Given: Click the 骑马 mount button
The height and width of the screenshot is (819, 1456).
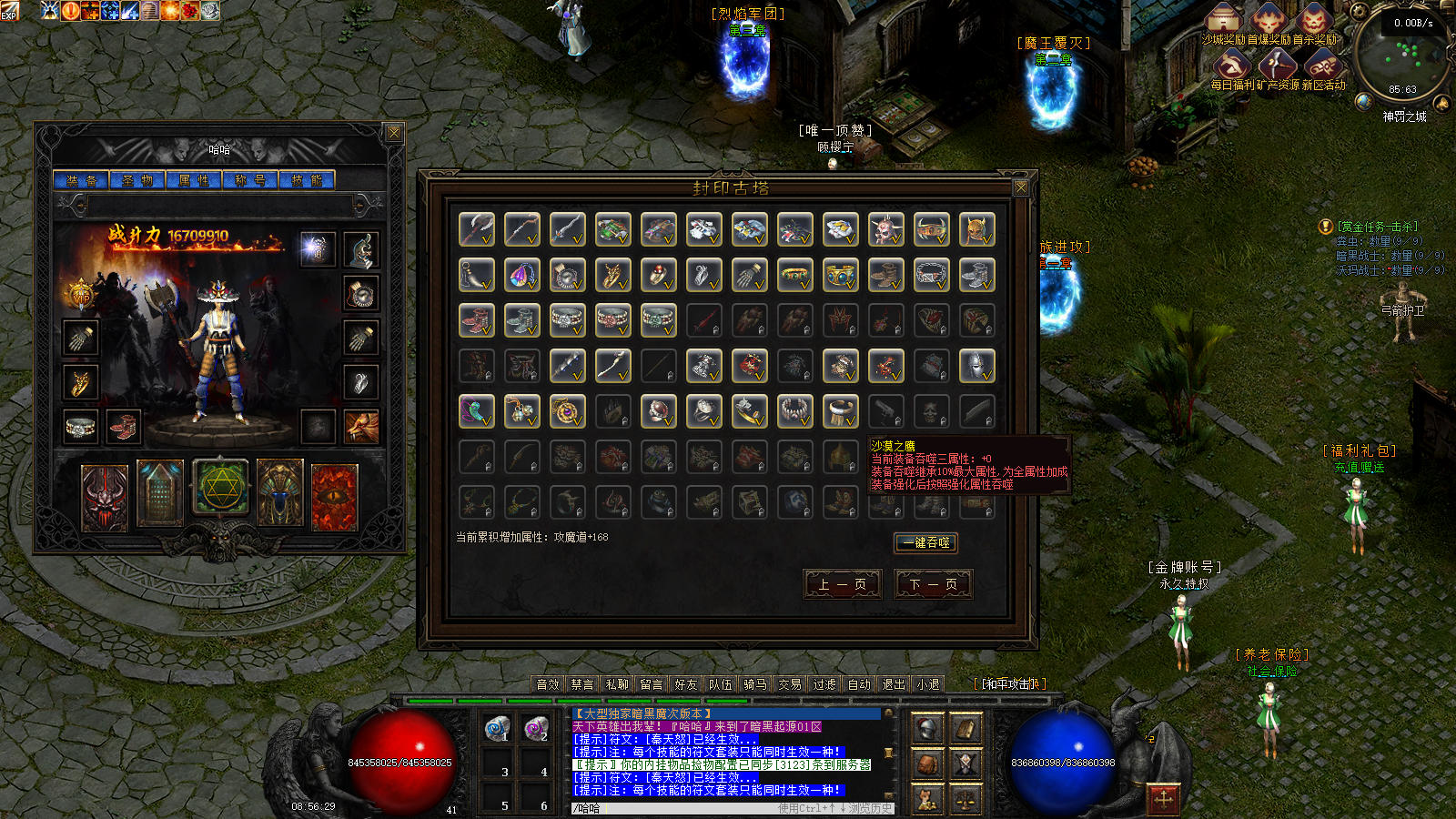Looking at the screenshot, I should click(x=755, y=684).
